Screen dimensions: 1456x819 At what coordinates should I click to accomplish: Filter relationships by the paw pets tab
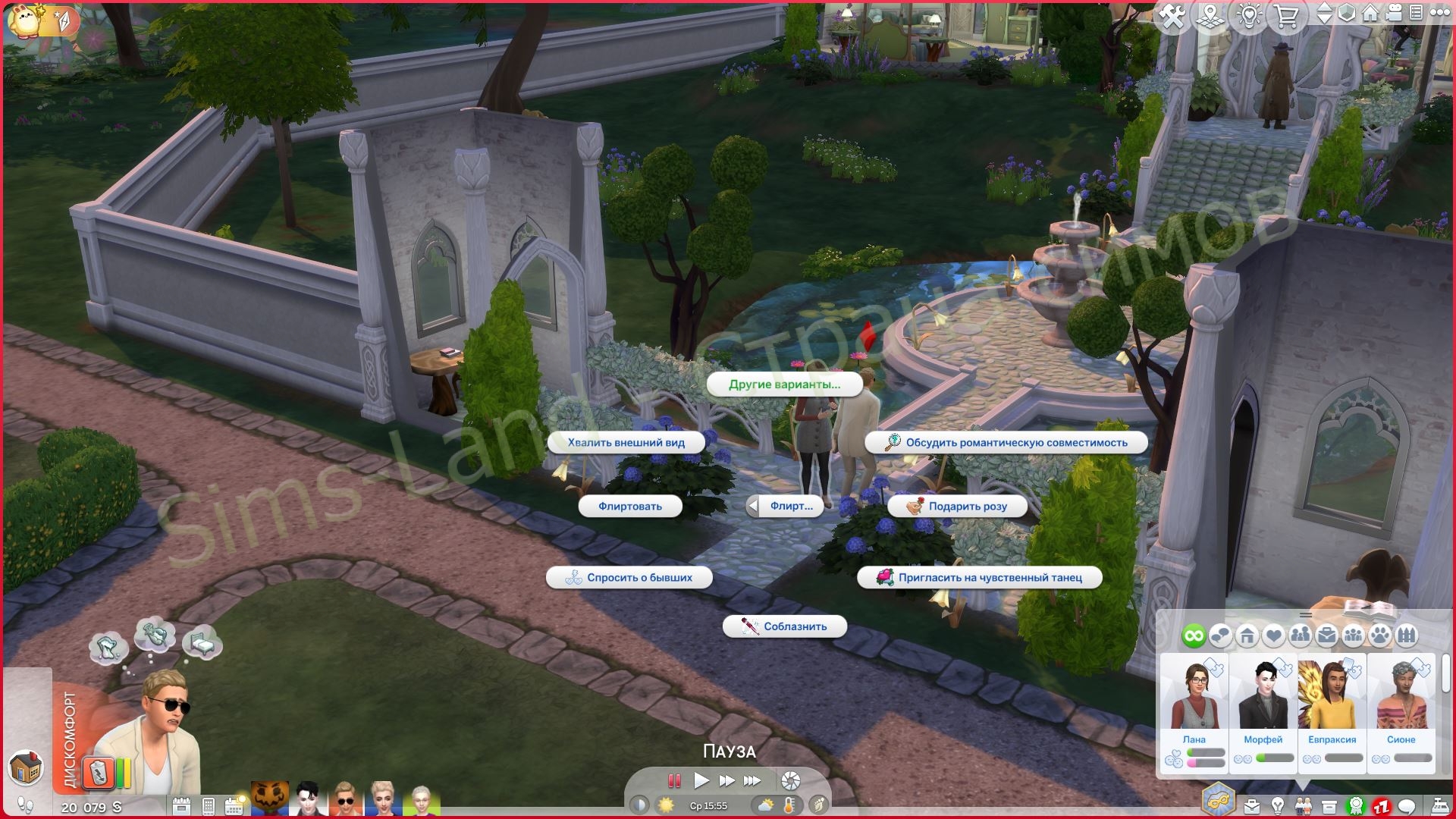coord(1380,635)
